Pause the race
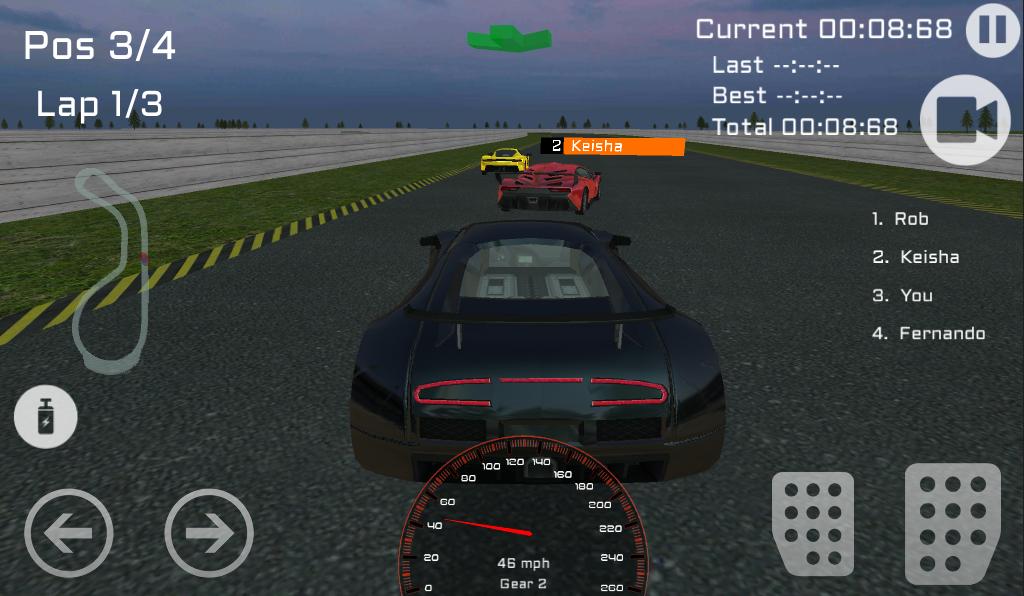 tap(992, 30)
